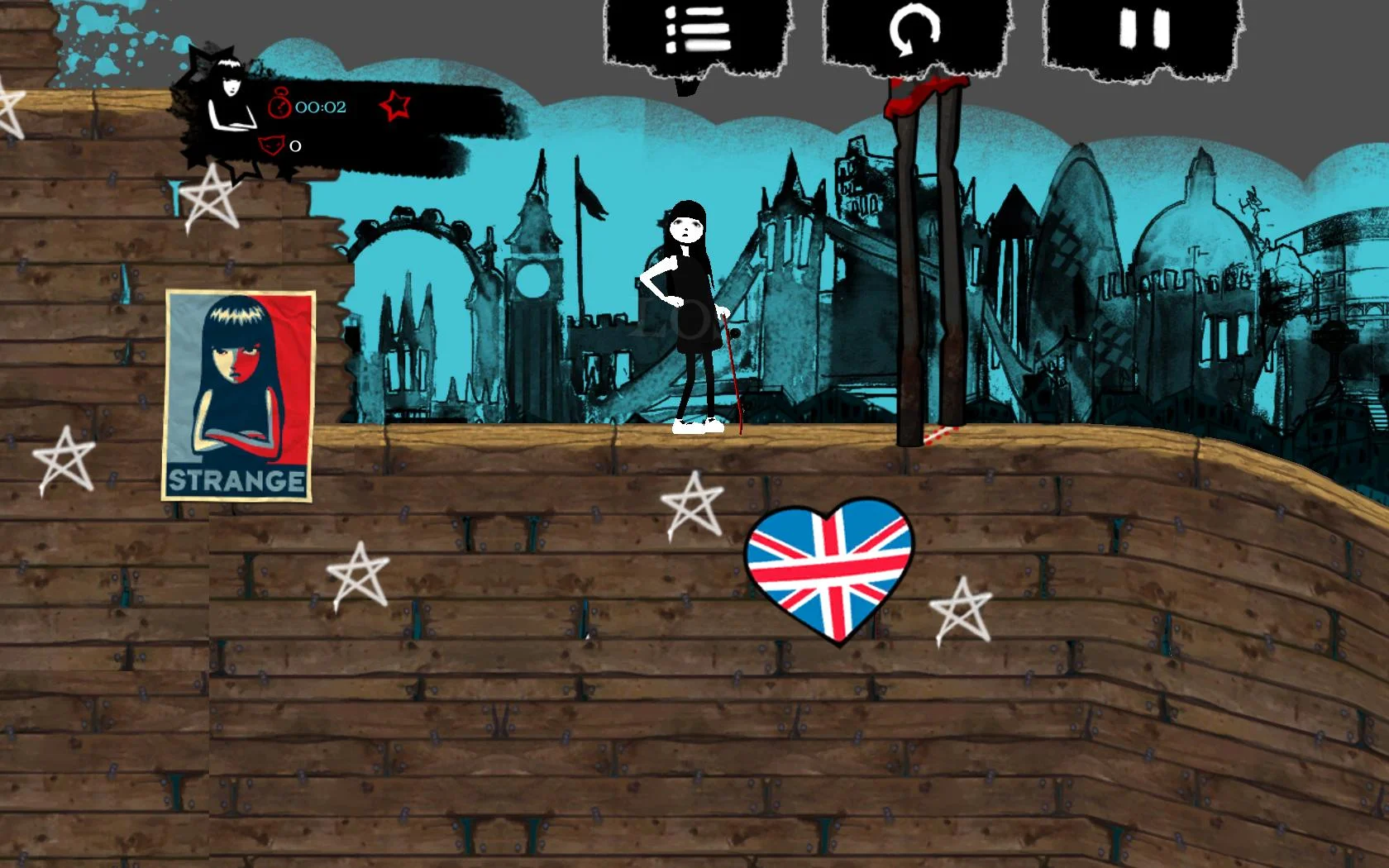Click the mask counter showing zero
Screen dimensions: 1389x868
point(294,146)
